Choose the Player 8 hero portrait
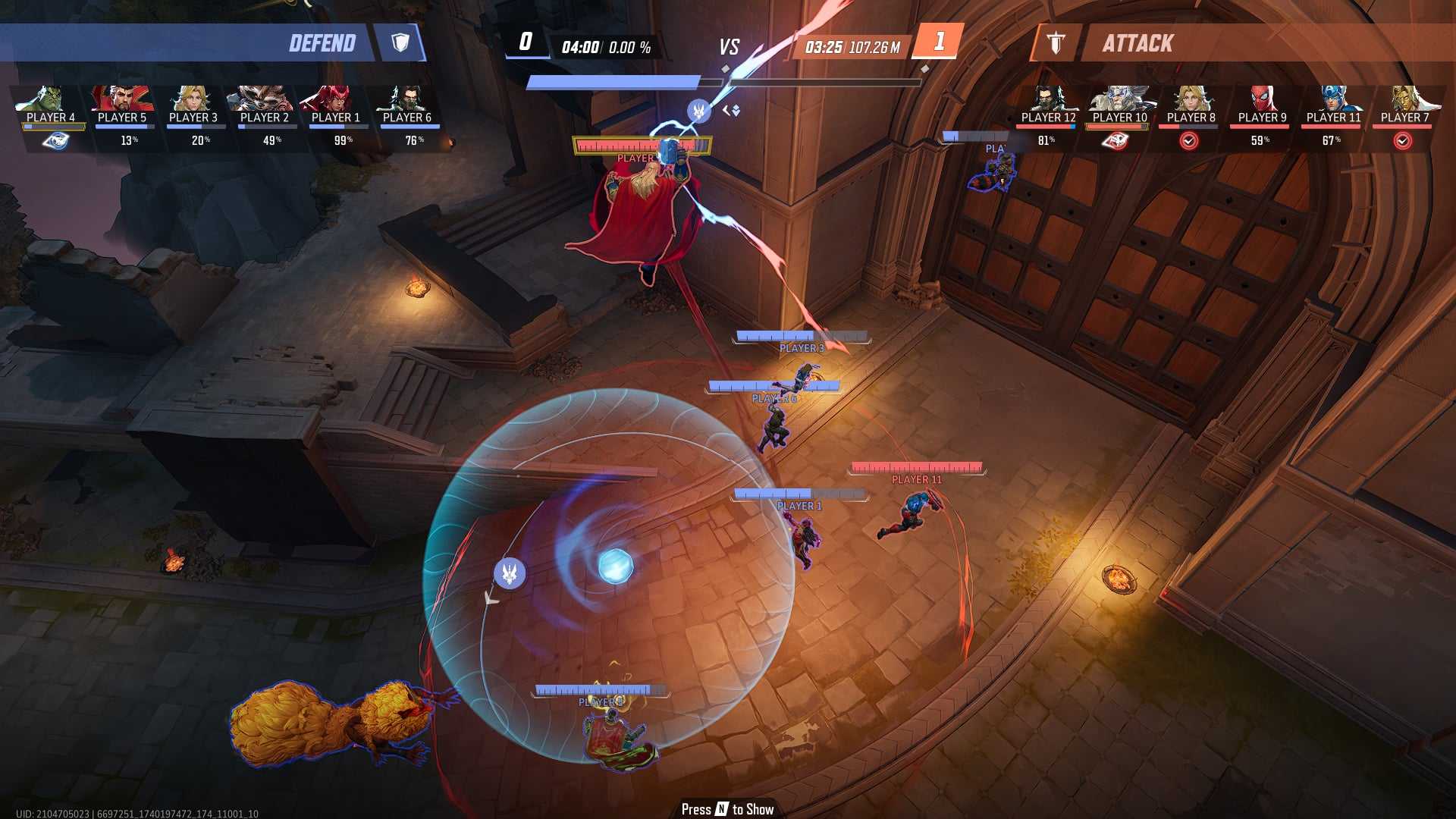 click(x=1191, y=99)
